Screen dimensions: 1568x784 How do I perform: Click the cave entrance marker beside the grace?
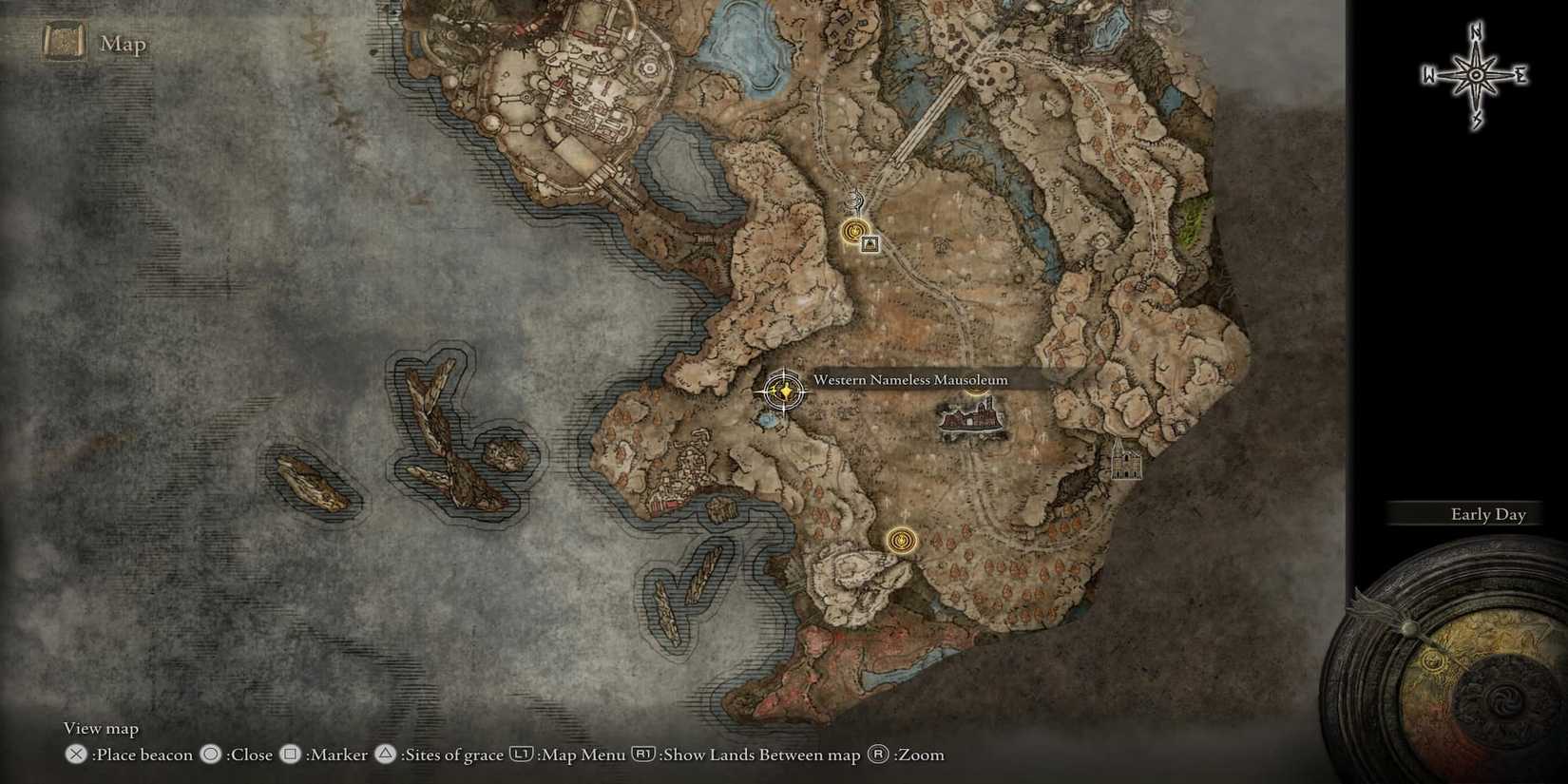coord(870,244)
